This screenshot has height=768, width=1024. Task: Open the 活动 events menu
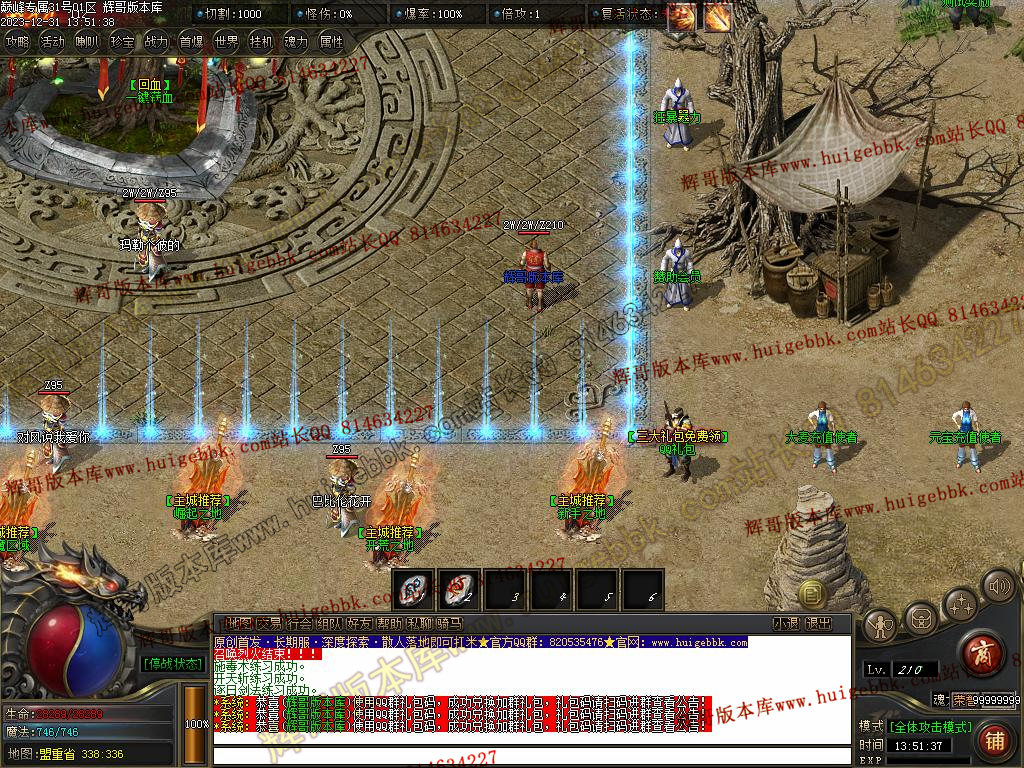coord(52,42)
